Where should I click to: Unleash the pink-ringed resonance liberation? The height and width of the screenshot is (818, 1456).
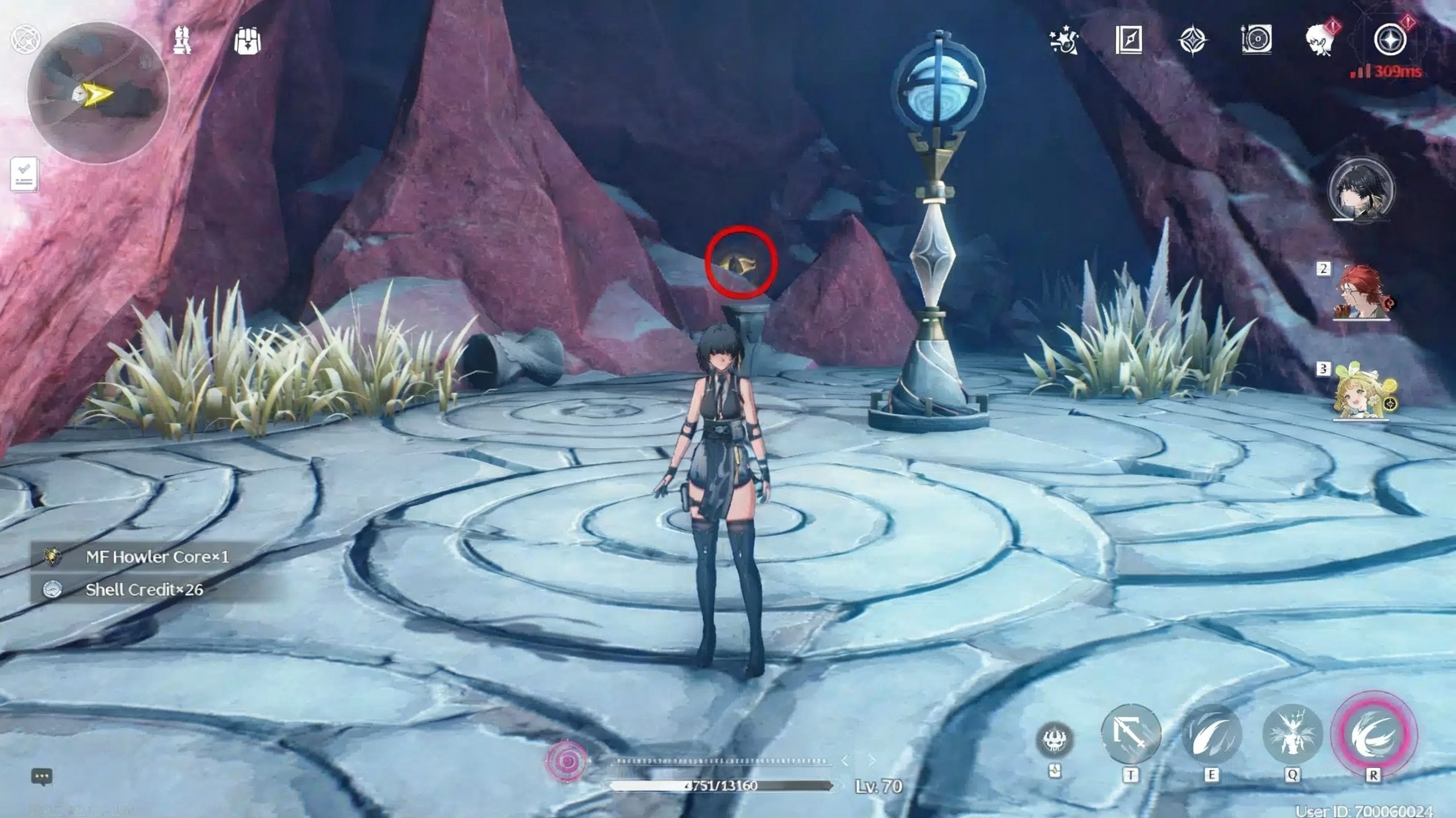click(1374, 733)
